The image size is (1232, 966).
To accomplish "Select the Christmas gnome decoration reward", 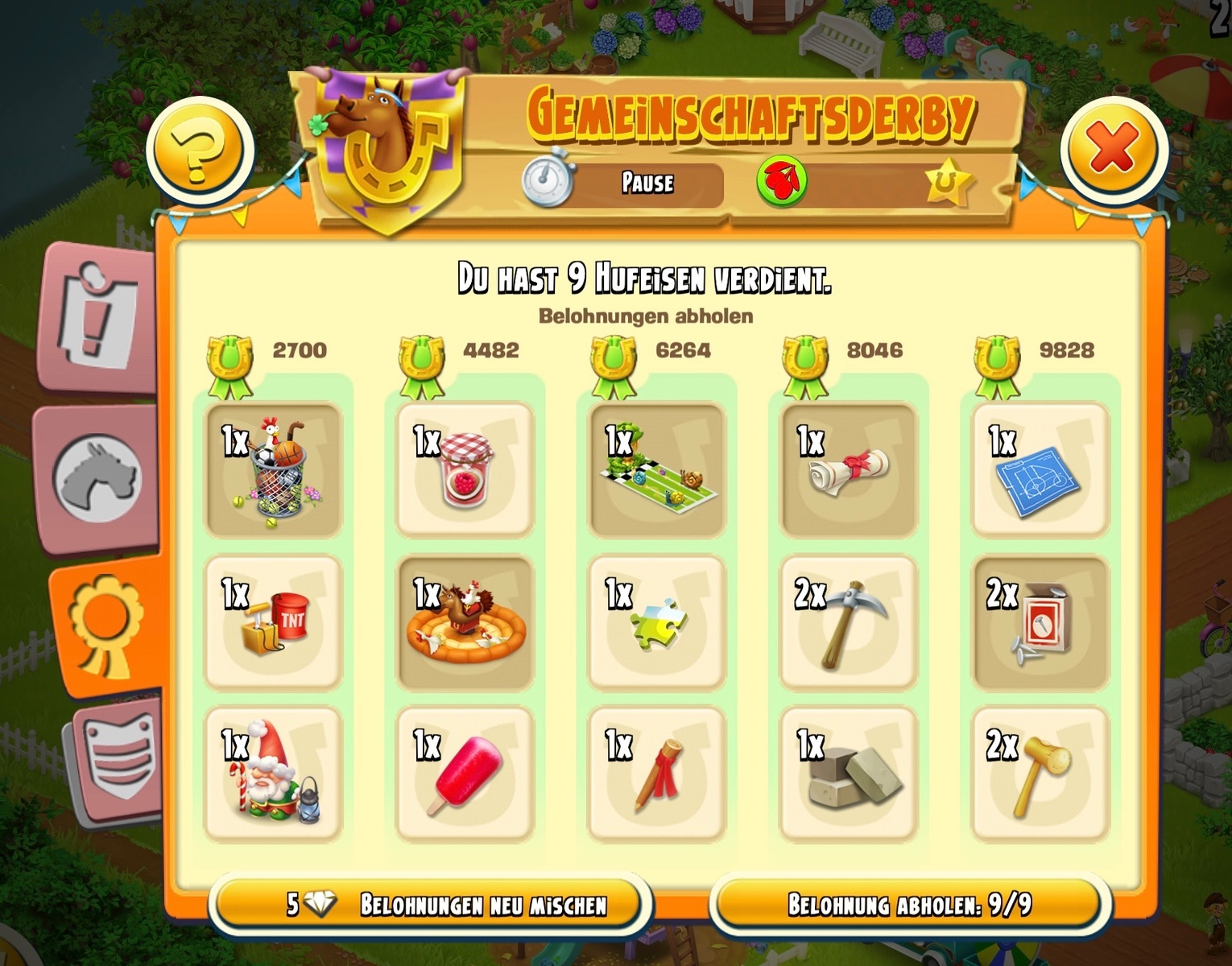I will tap(274, 774).
